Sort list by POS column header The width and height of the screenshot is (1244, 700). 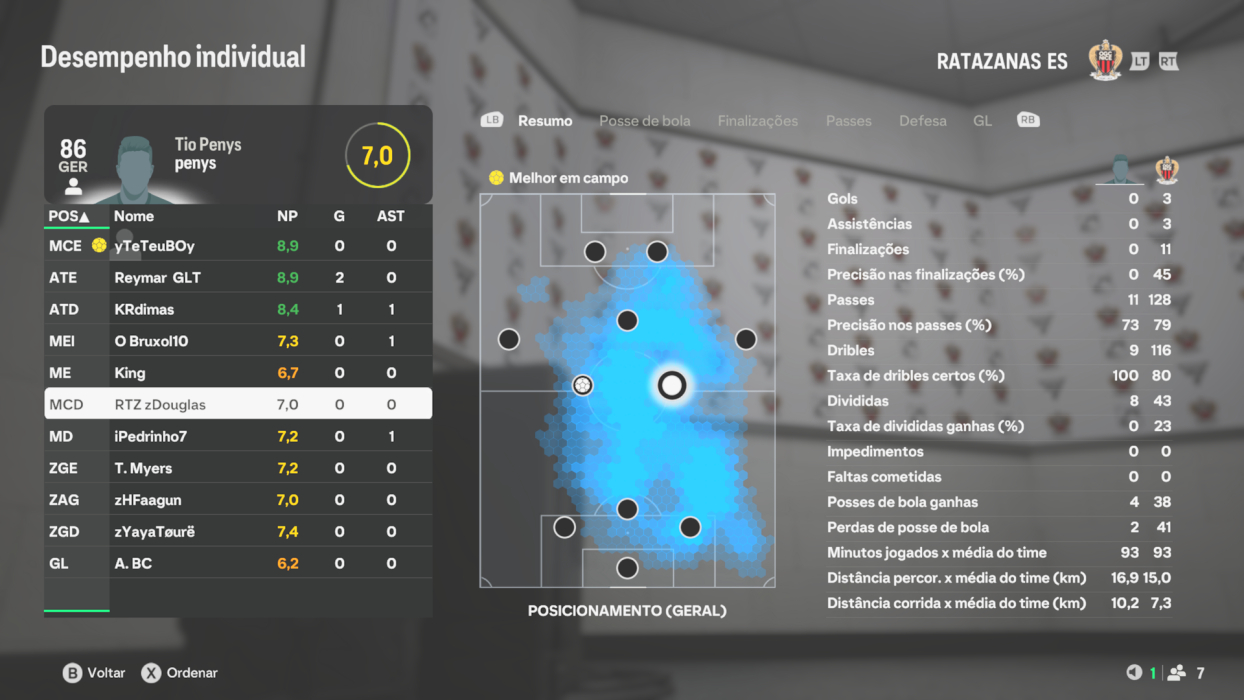(x=69, y=216)
